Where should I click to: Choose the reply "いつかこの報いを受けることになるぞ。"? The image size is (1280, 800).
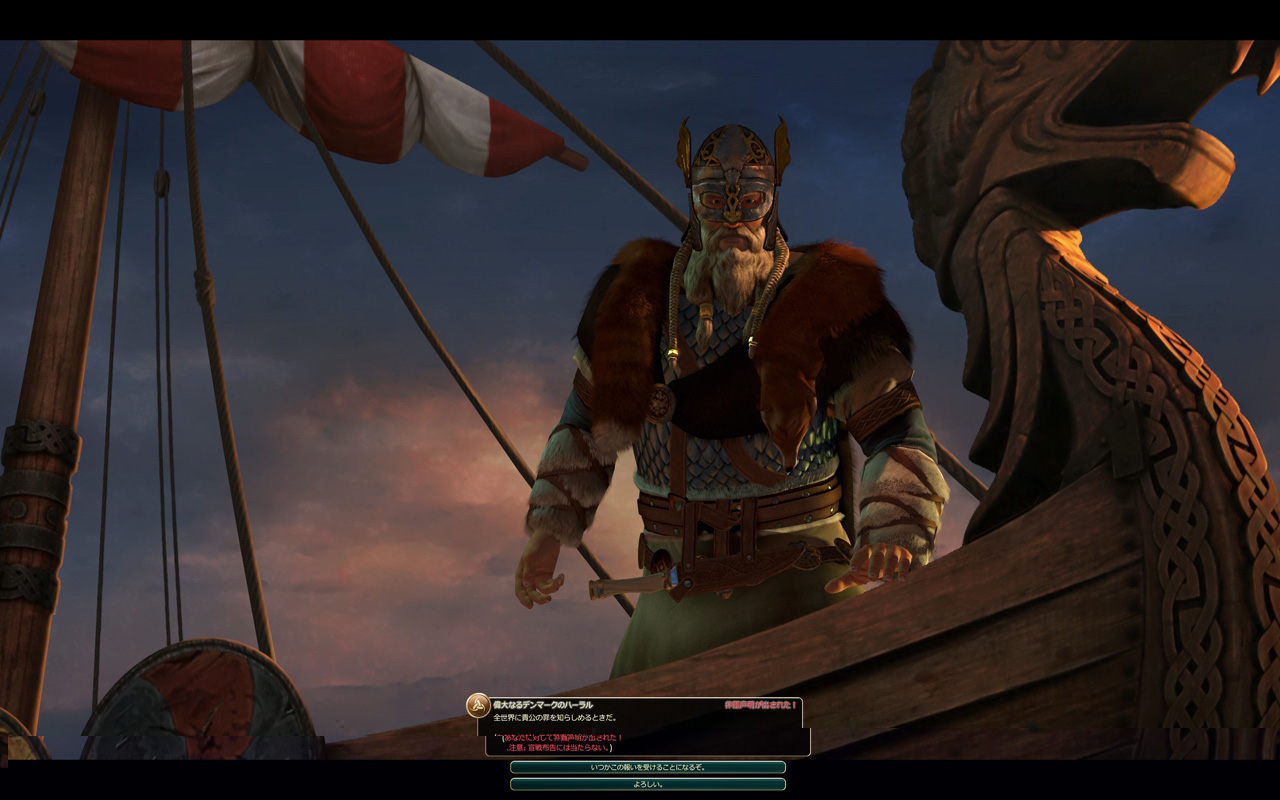(x=647, y=767)
